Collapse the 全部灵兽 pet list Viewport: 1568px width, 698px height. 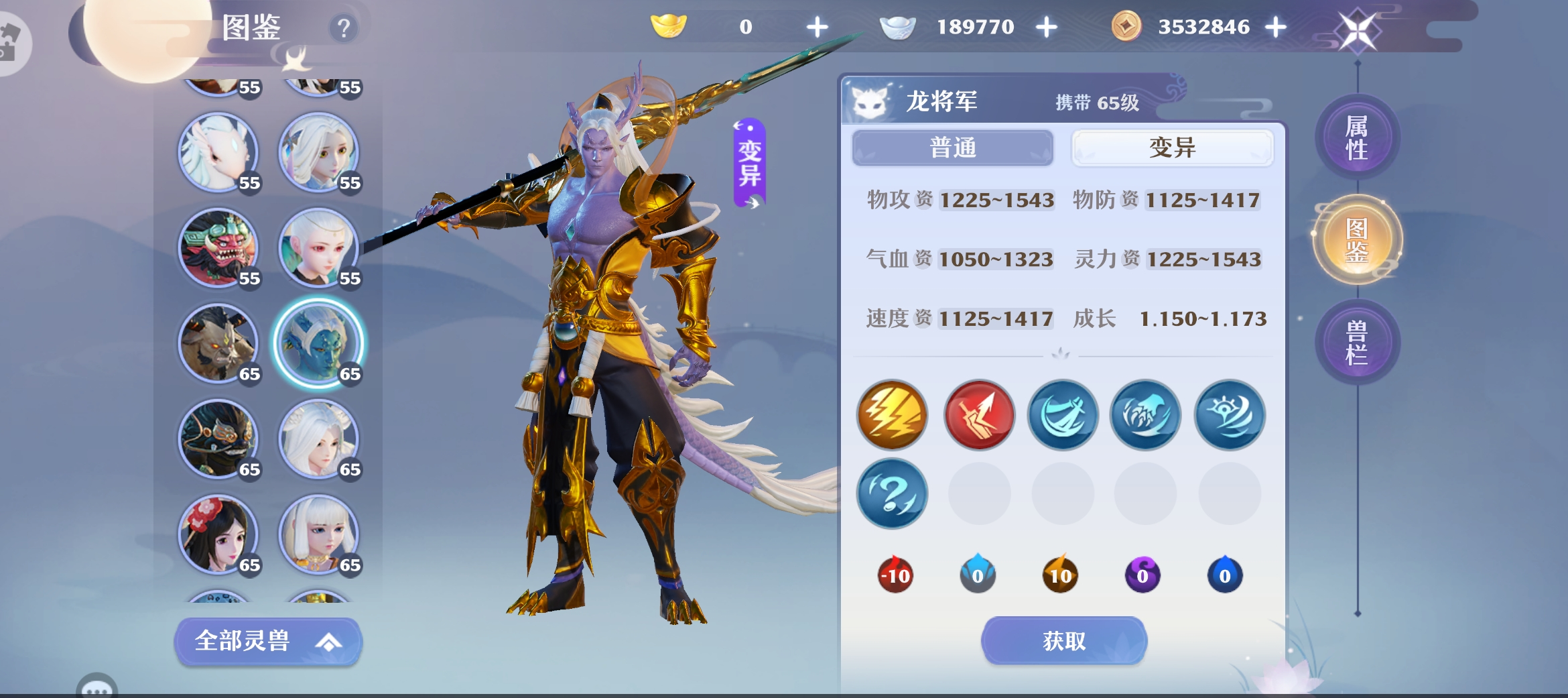267,641
